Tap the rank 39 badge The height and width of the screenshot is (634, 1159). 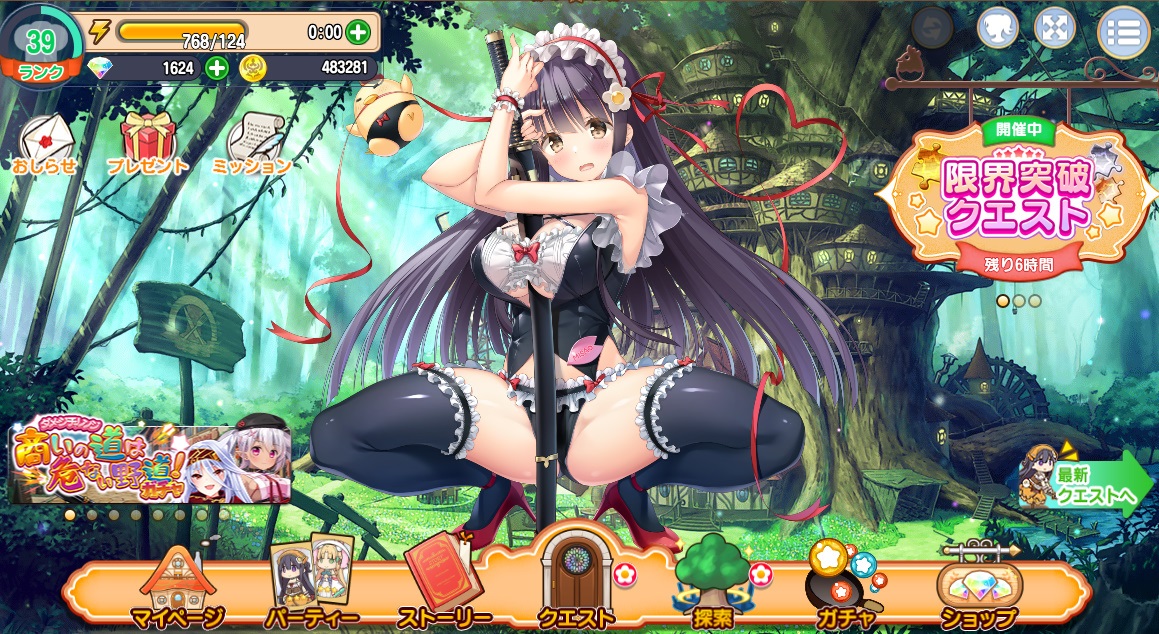point(40,48)
